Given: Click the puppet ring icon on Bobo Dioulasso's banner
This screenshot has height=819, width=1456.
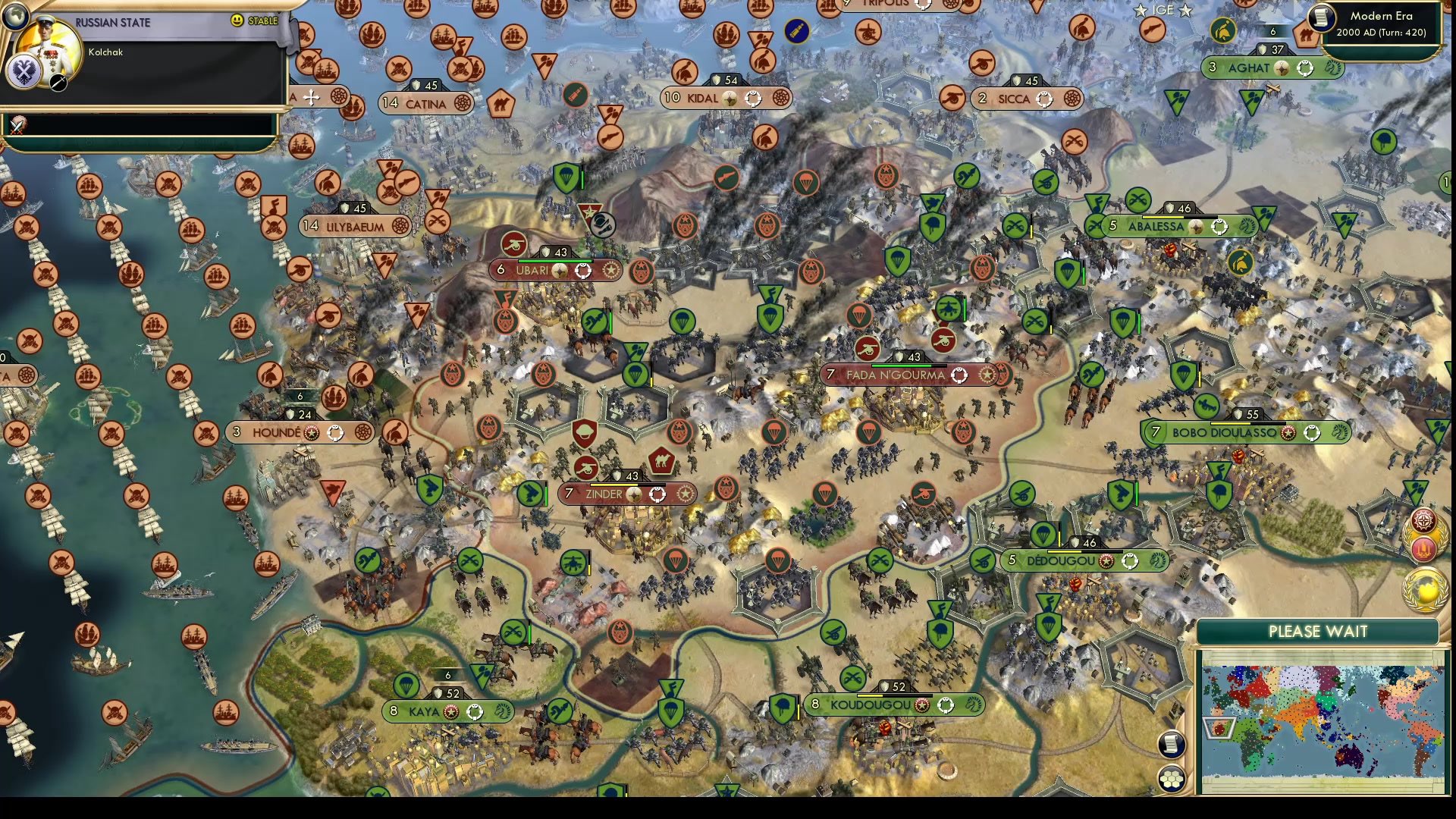Looking at the screenshot, I should 1312,433.
